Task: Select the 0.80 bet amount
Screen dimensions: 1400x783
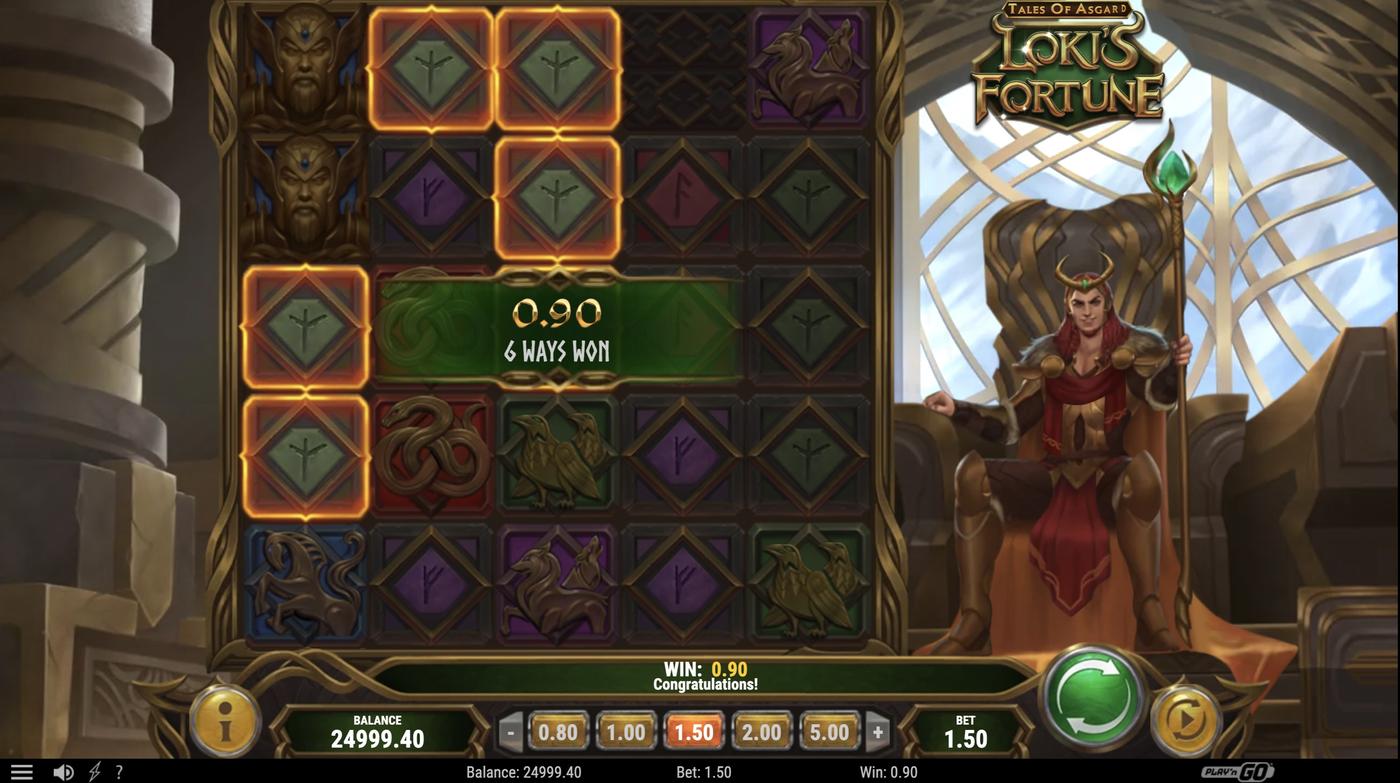Action: [557, 731]
